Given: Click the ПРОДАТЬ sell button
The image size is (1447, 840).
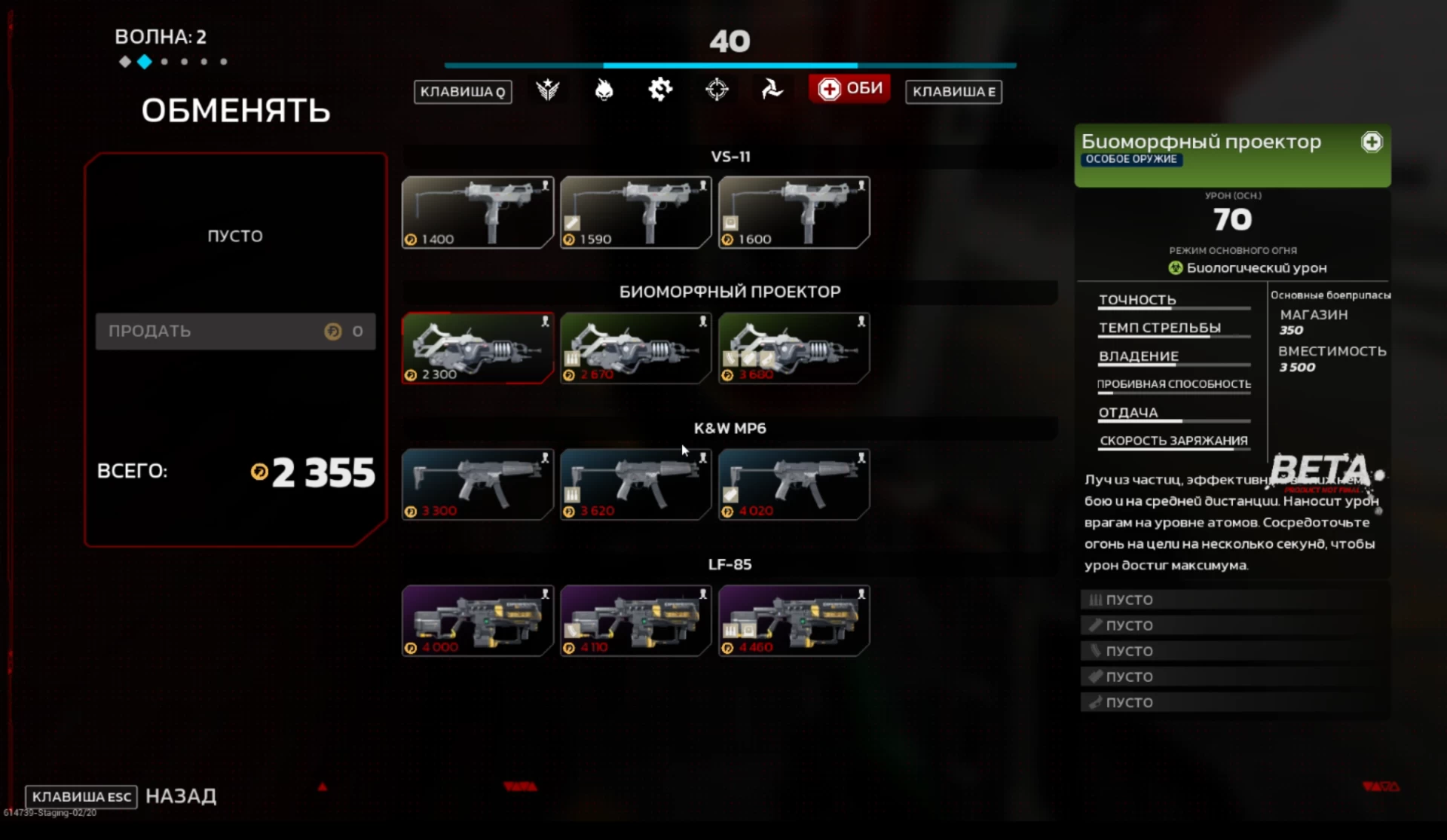Looking at the screenshot, I should (235, 331).
